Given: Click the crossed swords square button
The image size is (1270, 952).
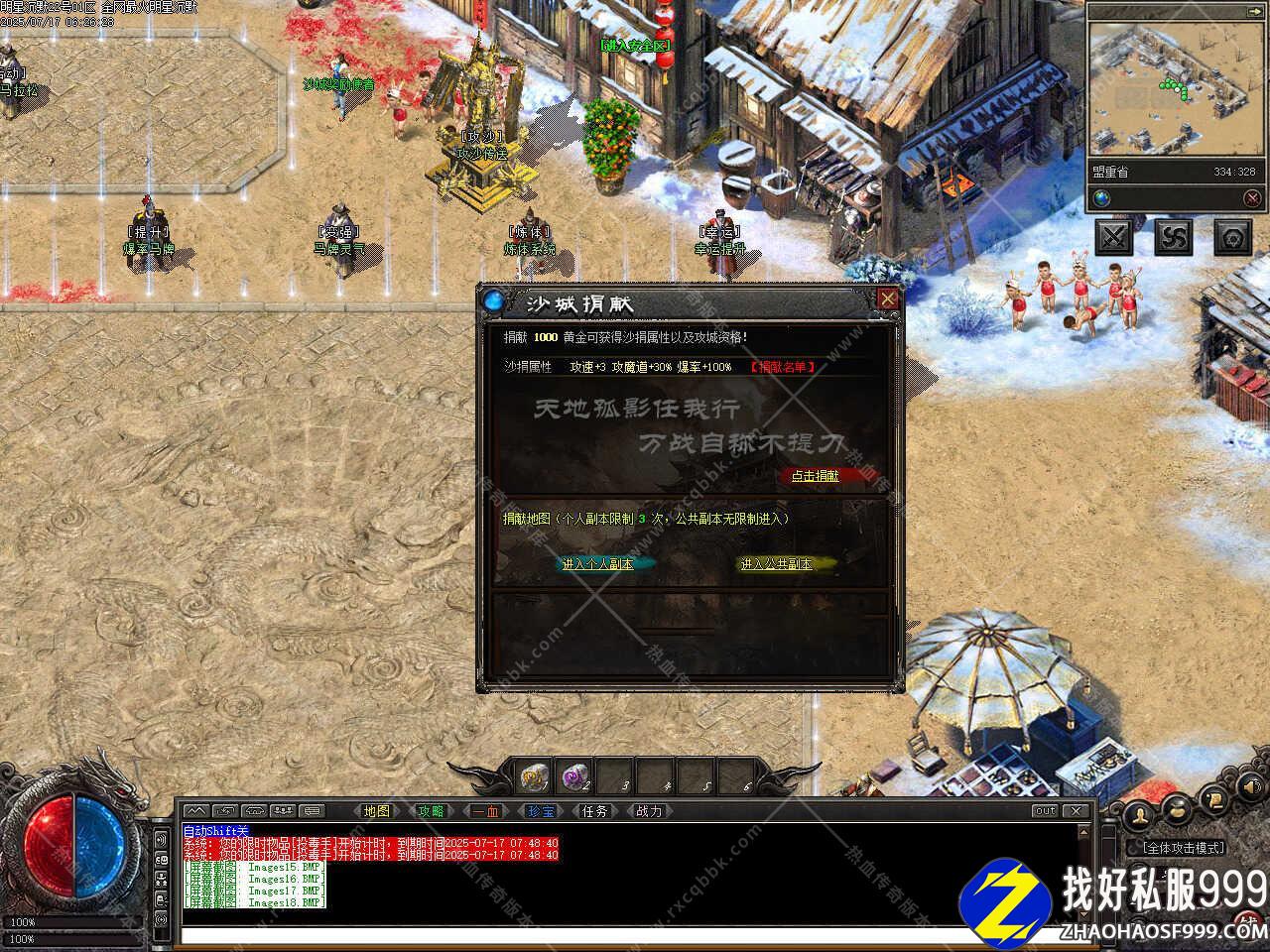Looking at the screenshot, I should point(1114,237).
